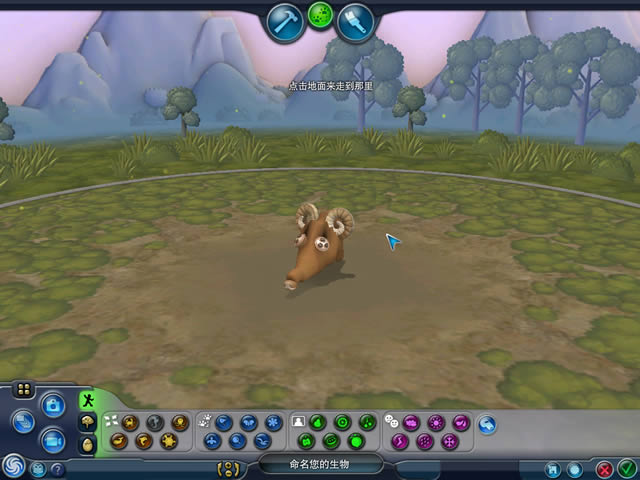Click the round blue button beside the save icon
Screen dimensions: 640x480
[574, 468]
